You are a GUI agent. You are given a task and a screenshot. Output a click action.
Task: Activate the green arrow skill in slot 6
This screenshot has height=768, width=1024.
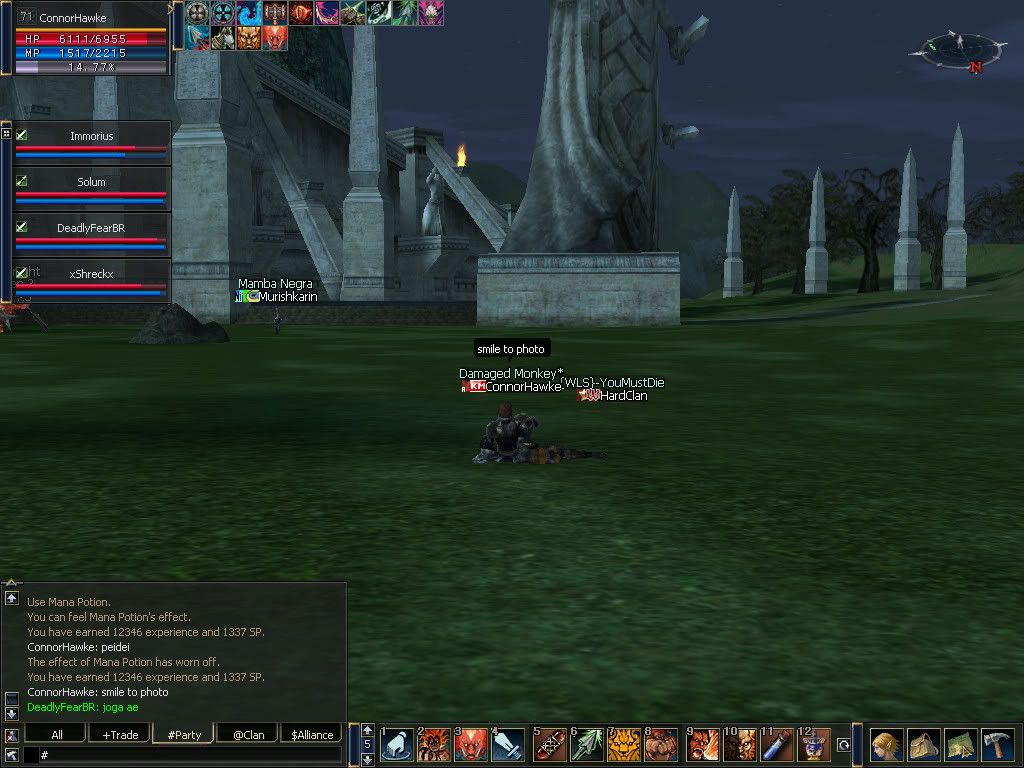[587, 746]
